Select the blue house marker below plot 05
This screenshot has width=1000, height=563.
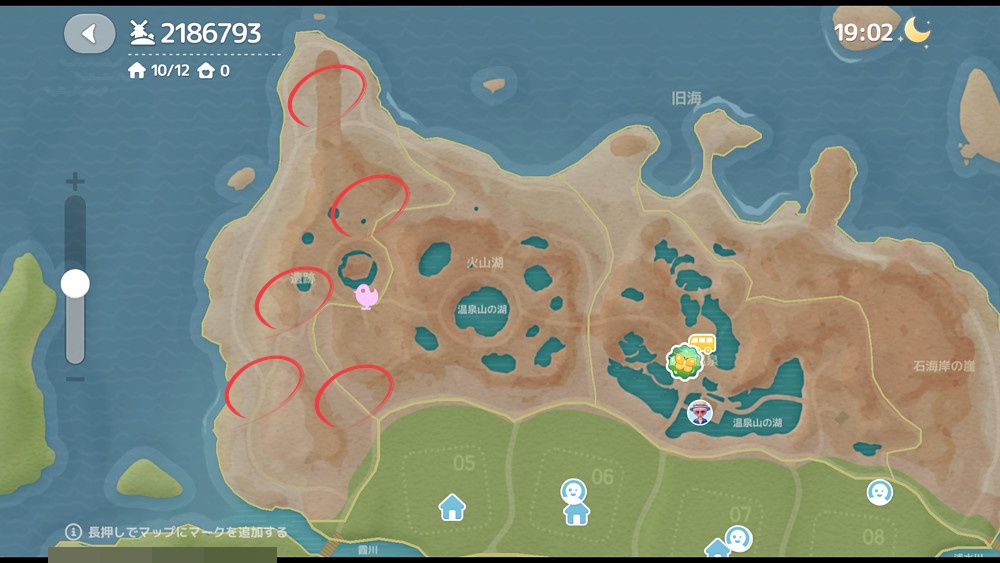coord(452,507)
